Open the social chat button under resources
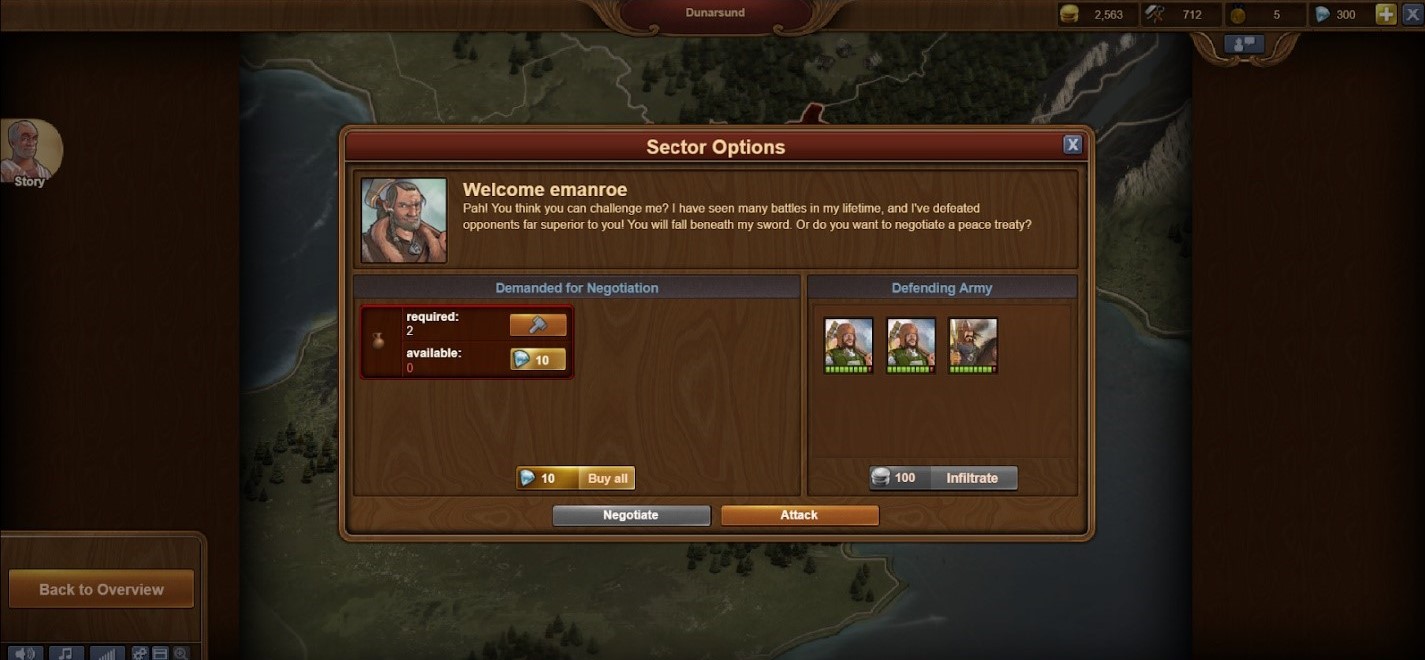 coord(1244,44)
